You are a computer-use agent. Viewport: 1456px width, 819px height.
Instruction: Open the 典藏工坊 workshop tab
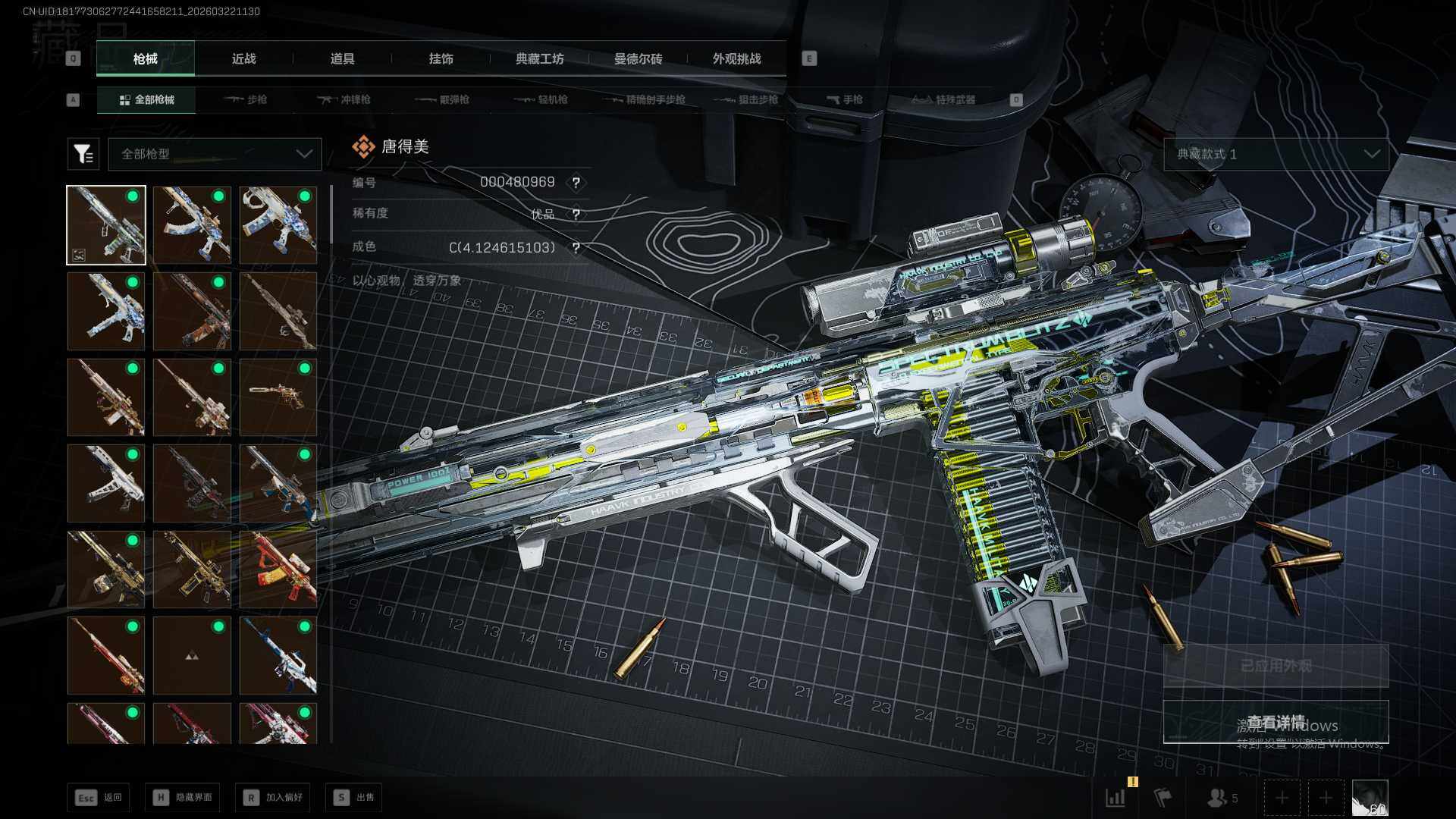point(539,59)
